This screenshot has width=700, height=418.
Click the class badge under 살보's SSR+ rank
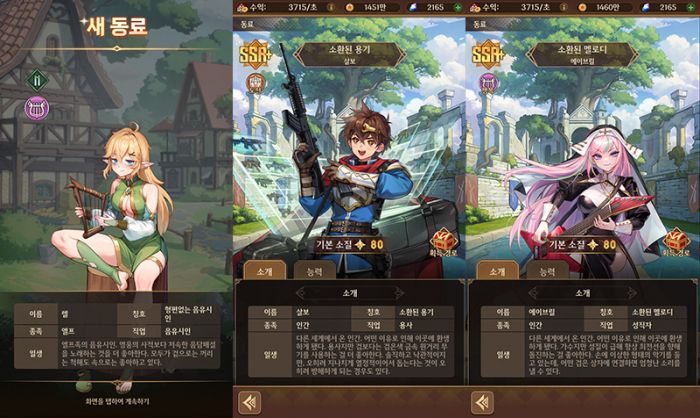(x=253, y=82)
